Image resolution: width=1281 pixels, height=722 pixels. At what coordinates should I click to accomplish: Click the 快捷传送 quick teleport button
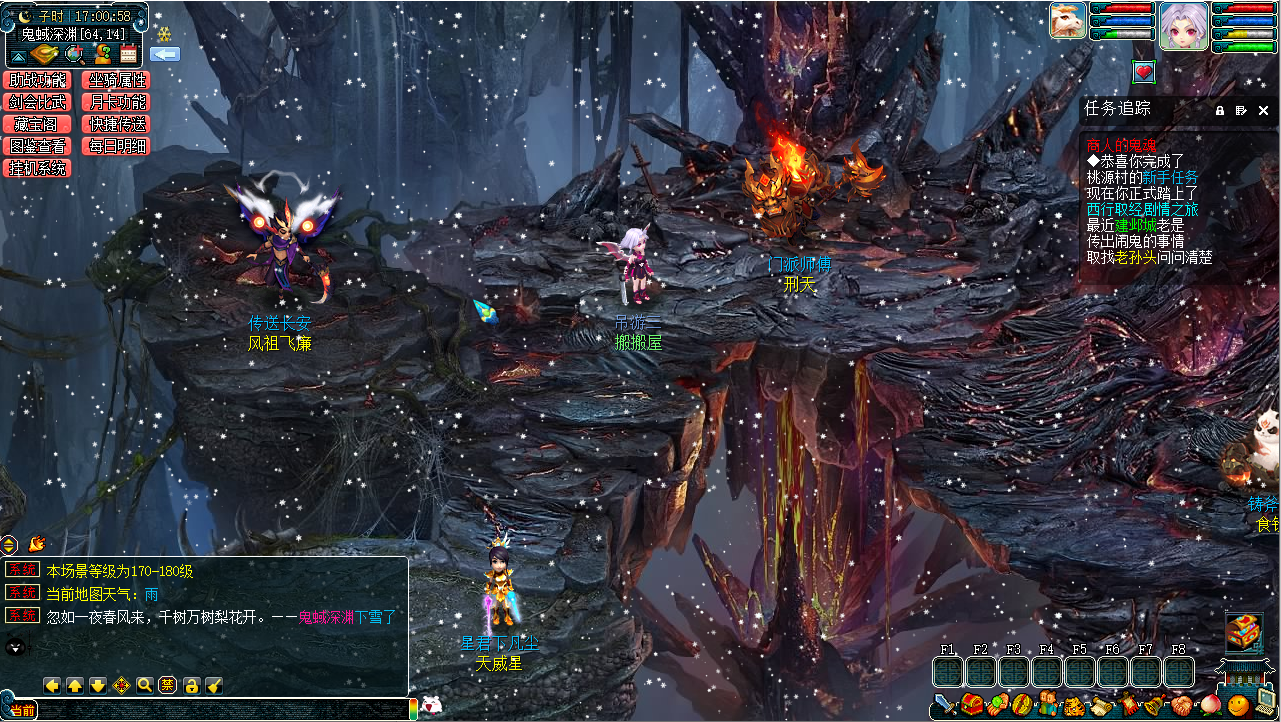point(118,124)
